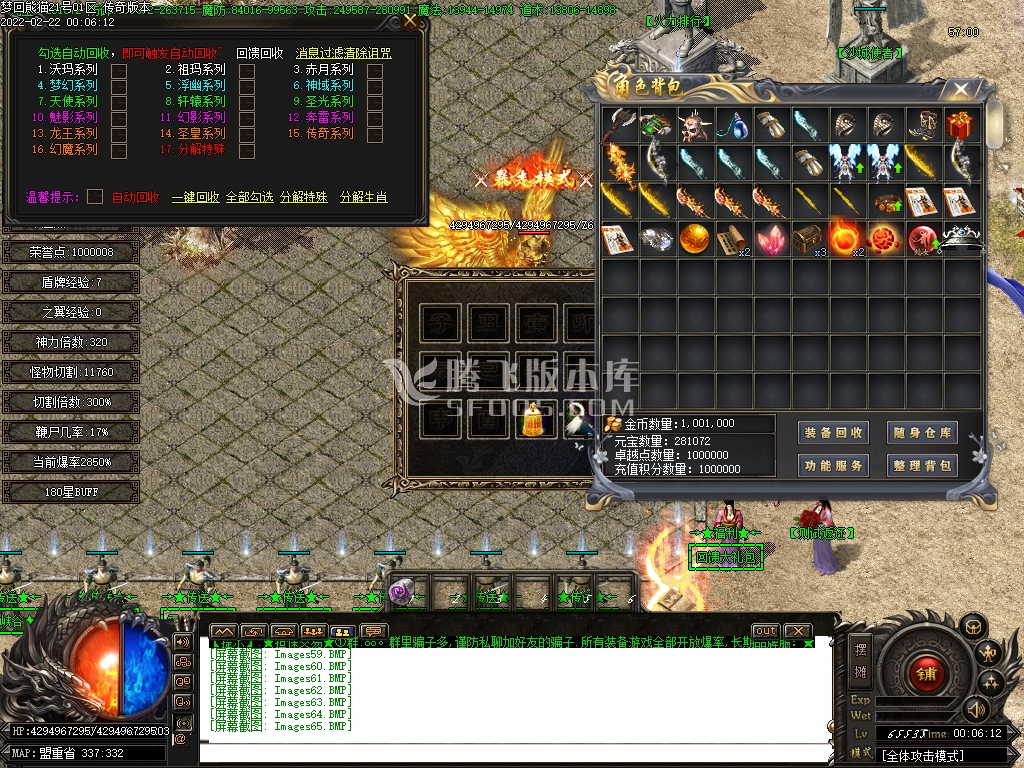Open the 消息过滤清除诅咒 link
The width and height of the screenshot is (1024, 768).
[343, 54]
